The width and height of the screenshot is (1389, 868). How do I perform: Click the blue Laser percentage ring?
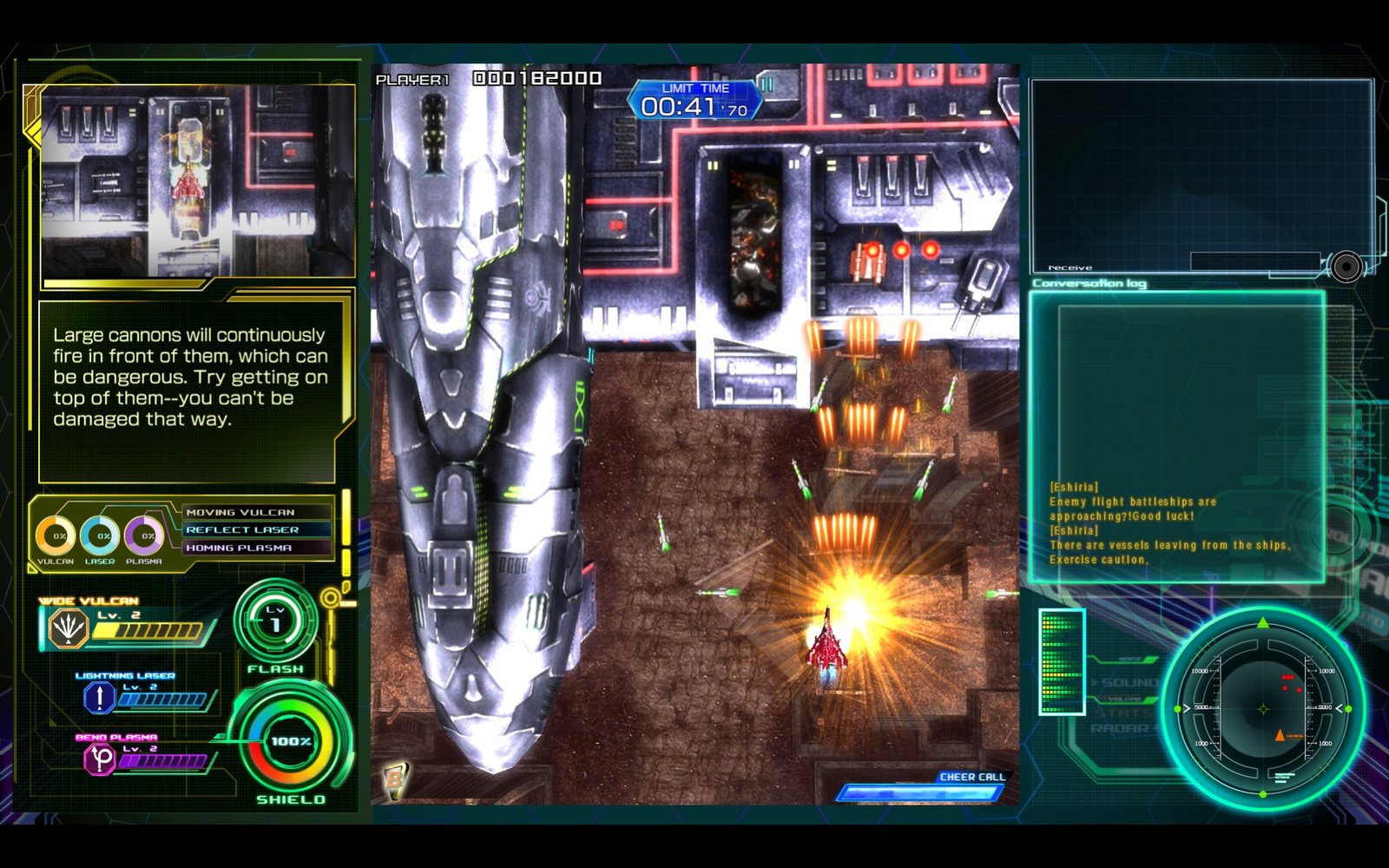(101, 536)
